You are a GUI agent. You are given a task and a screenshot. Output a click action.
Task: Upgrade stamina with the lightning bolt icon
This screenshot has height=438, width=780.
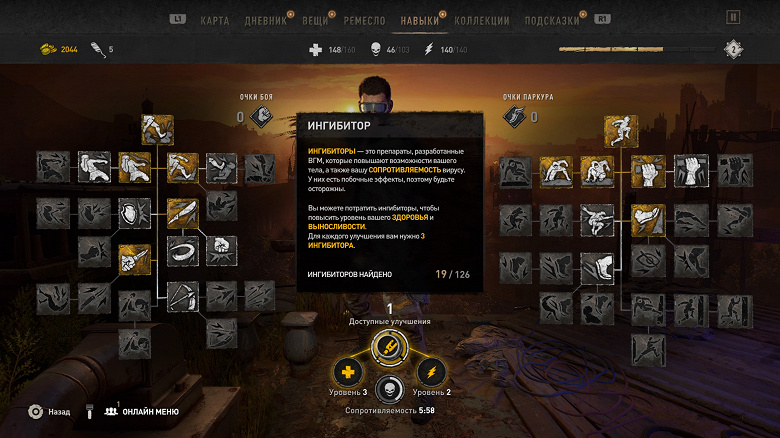pos(431,373)
